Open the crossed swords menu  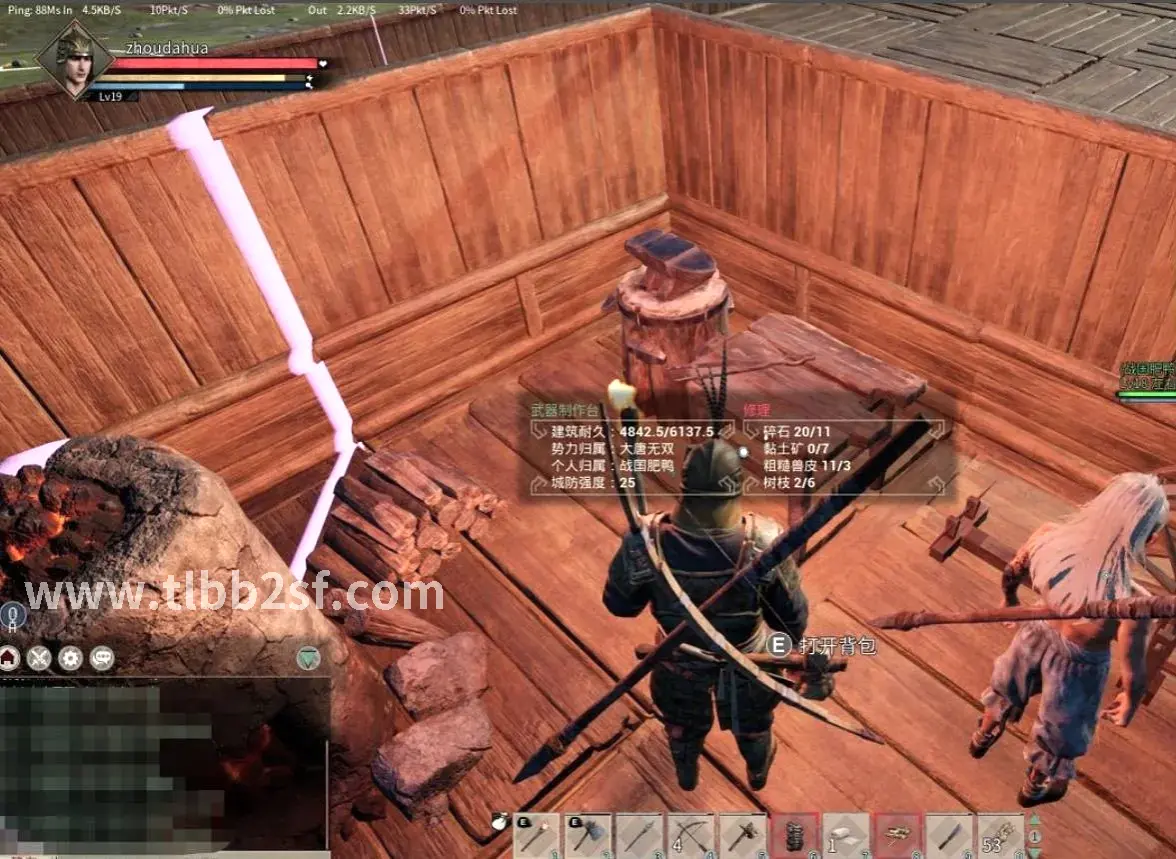tap(39, 657)
